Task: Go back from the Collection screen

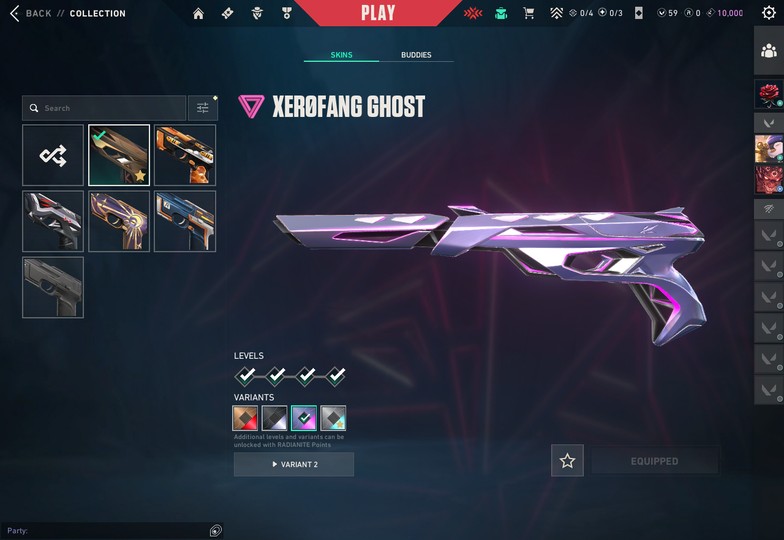Action: (30, 13)
